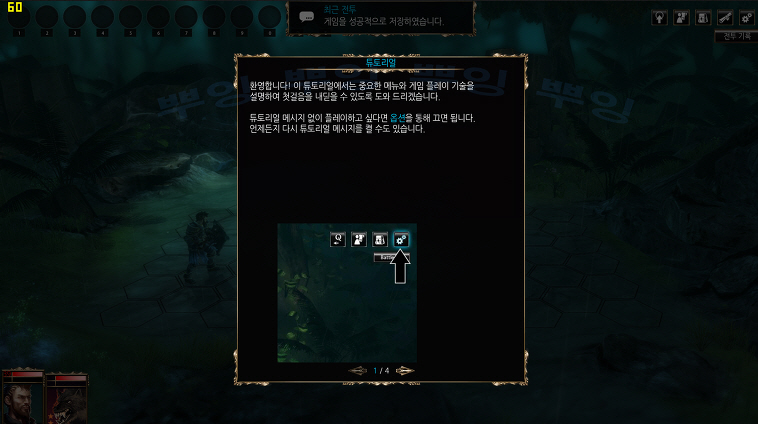Screen dimensions: 758x424
Task: Open the gear options icon in top bar
Action: tap(746, 17)
